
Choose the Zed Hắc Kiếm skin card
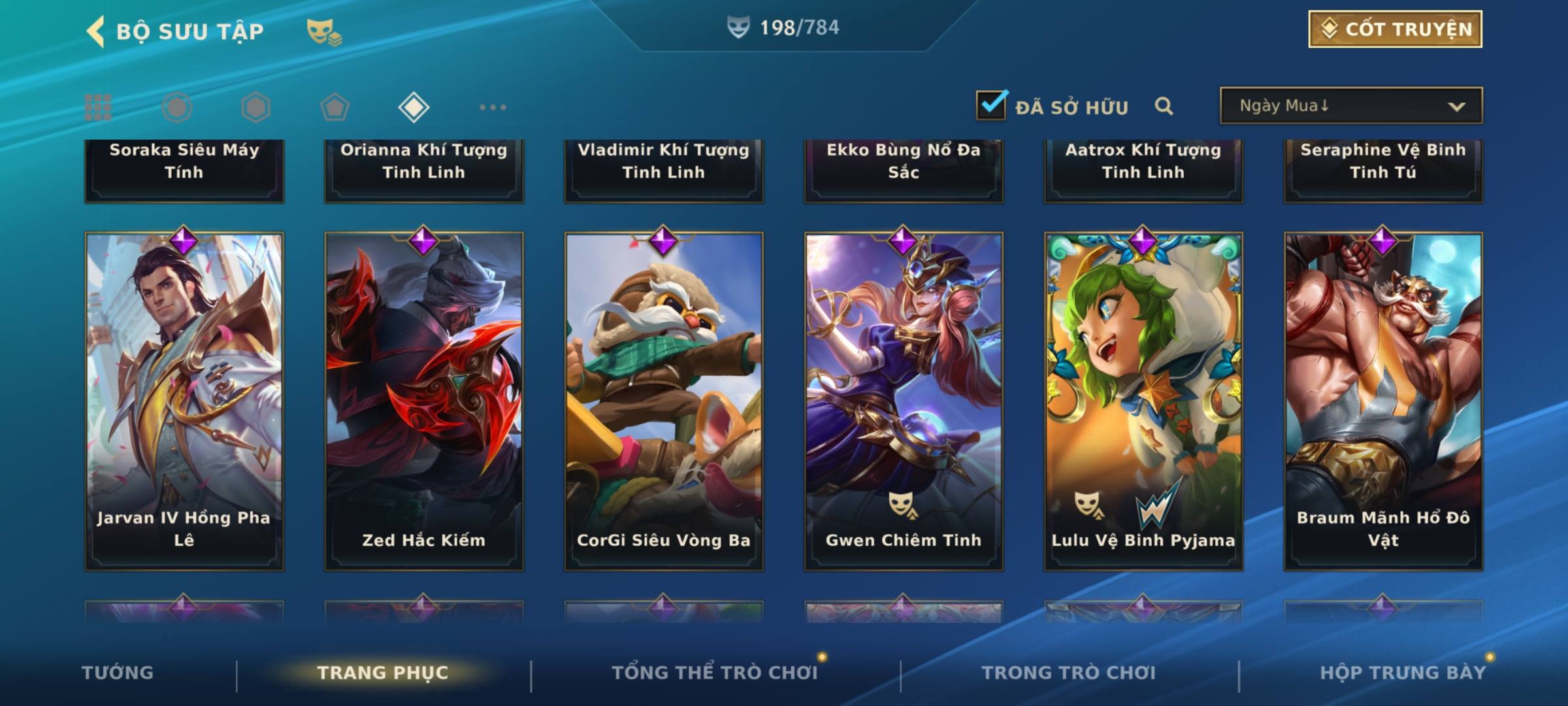point(424,401)
